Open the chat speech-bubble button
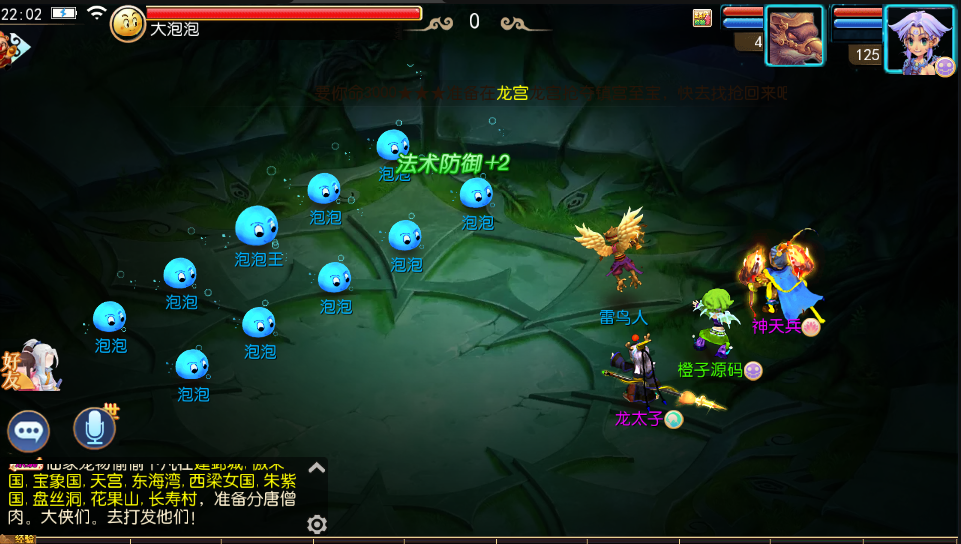The height and width of the screenshot is (544, 961). coord(29,431)
